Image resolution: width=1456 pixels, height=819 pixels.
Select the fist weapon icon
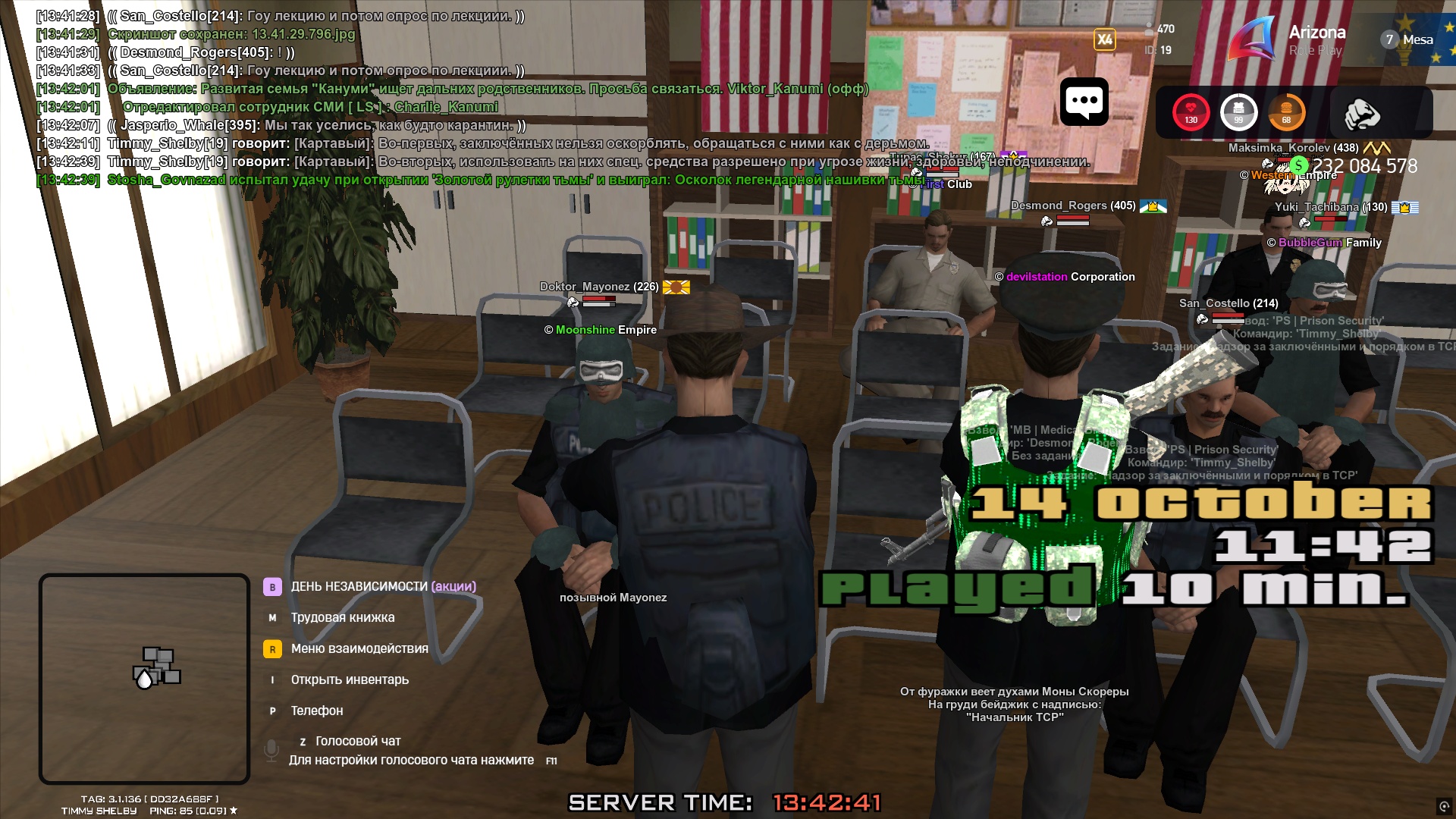pyautogui.click(x=1362, y=114)
